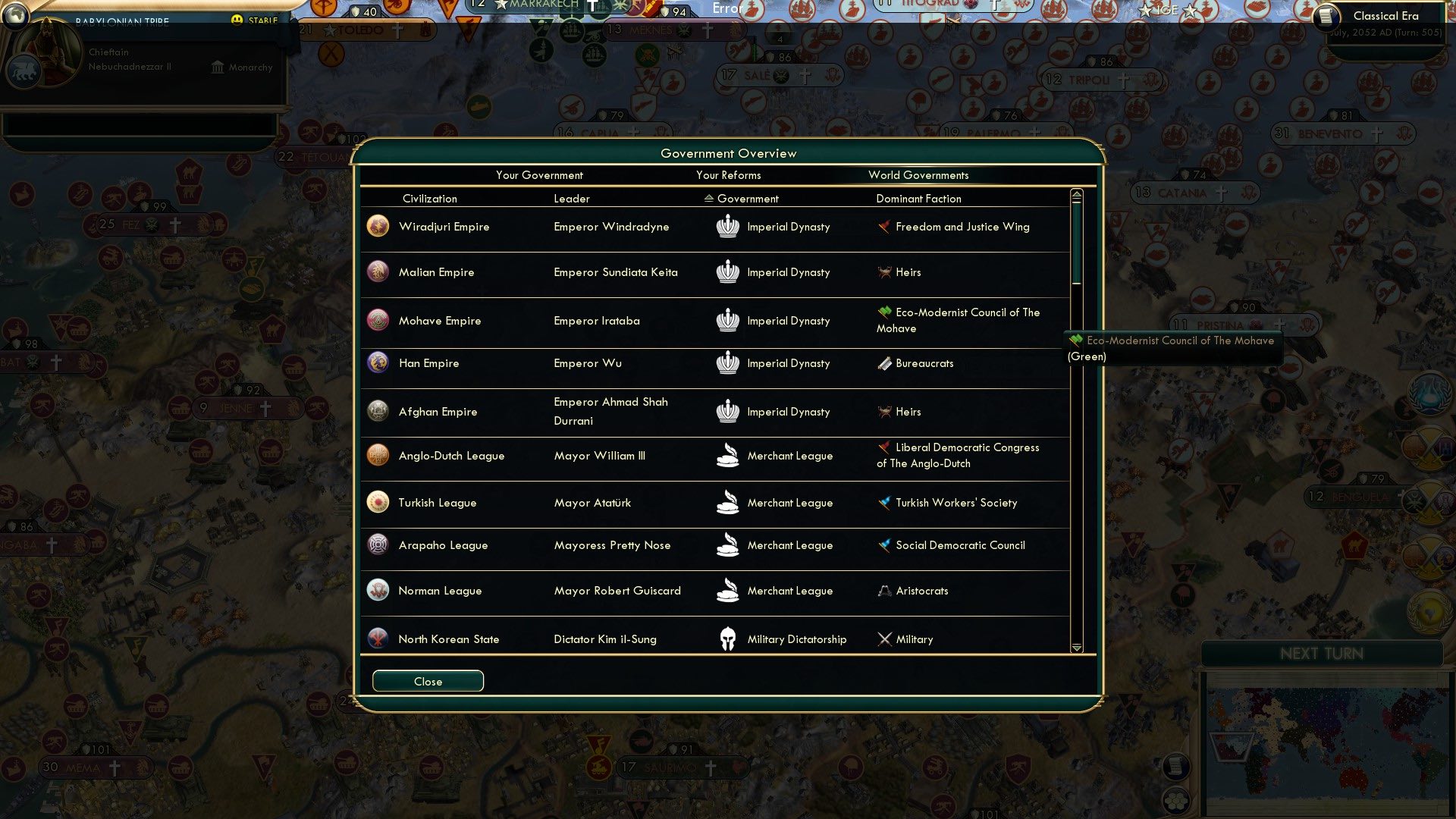The height and width of the screenshot is (819, 1456).
Task: Click the Malian Empire civilization icon
Action: point(378,271)
